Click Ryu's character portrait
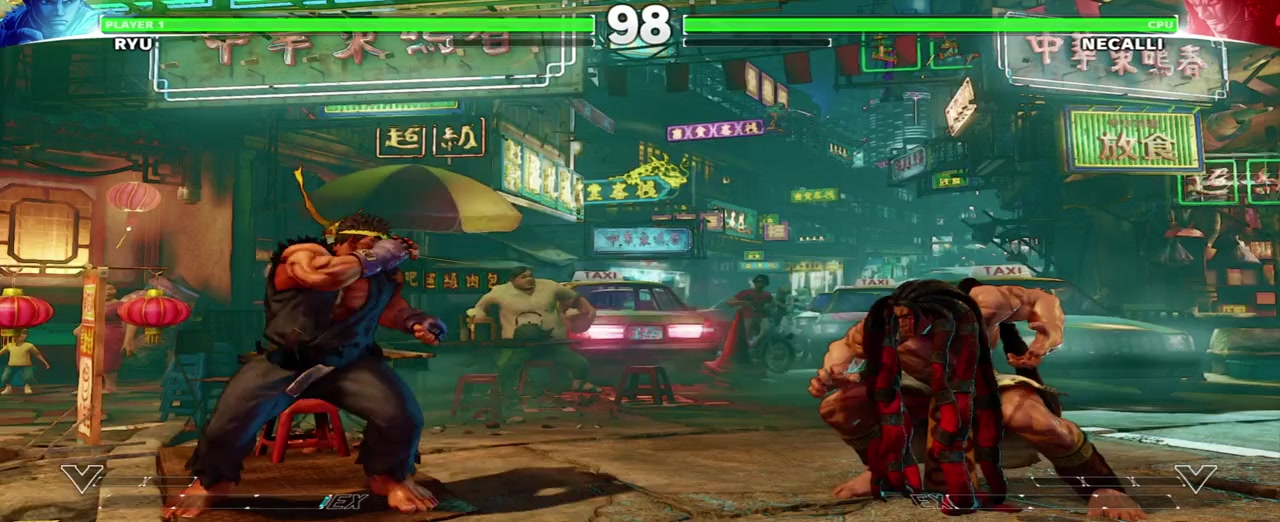Image resolution: width=1280 pixels, height=522 pixels. 45,22
